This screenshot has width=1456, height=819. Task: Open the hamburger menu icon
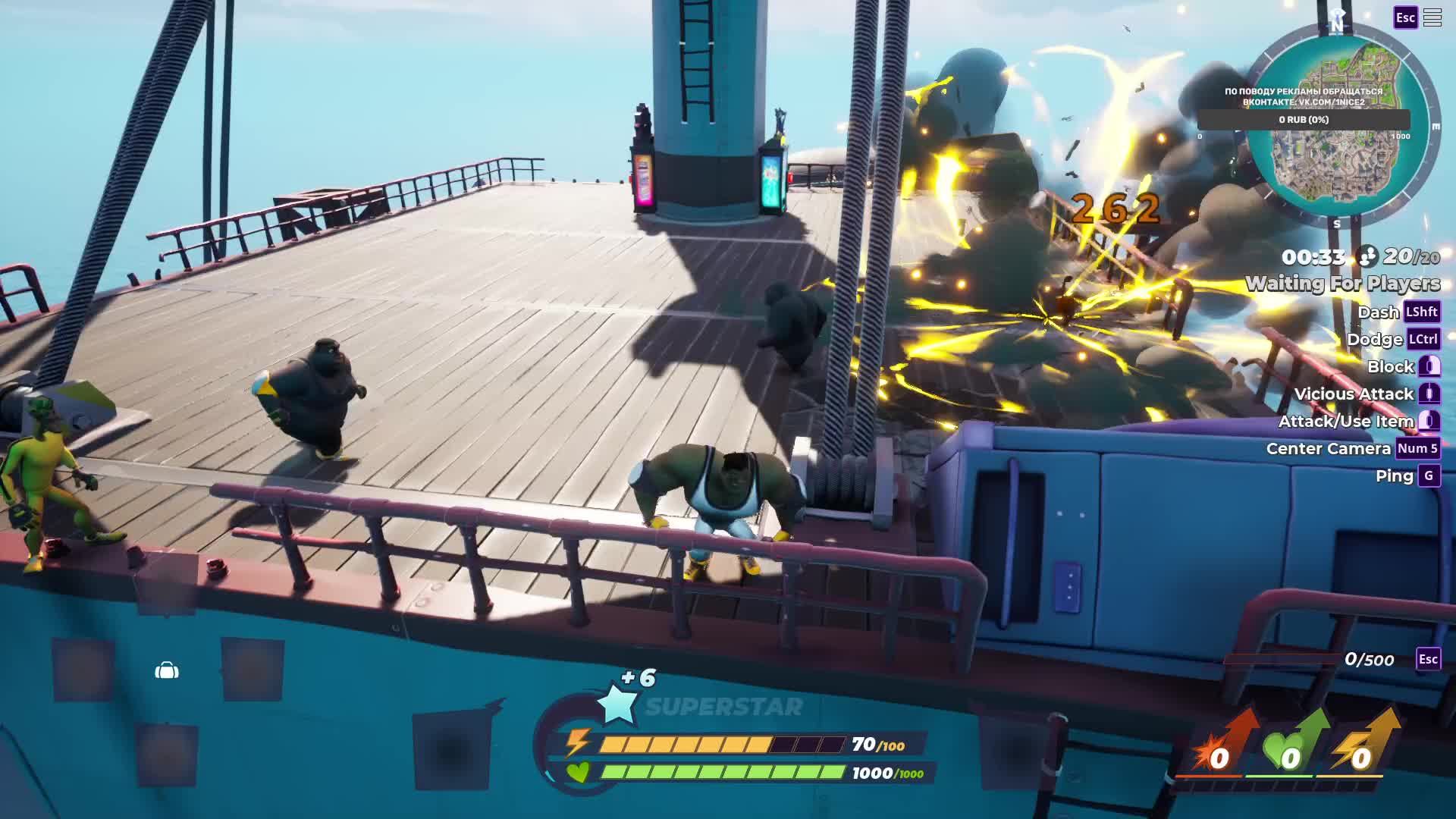[1432, 17]
